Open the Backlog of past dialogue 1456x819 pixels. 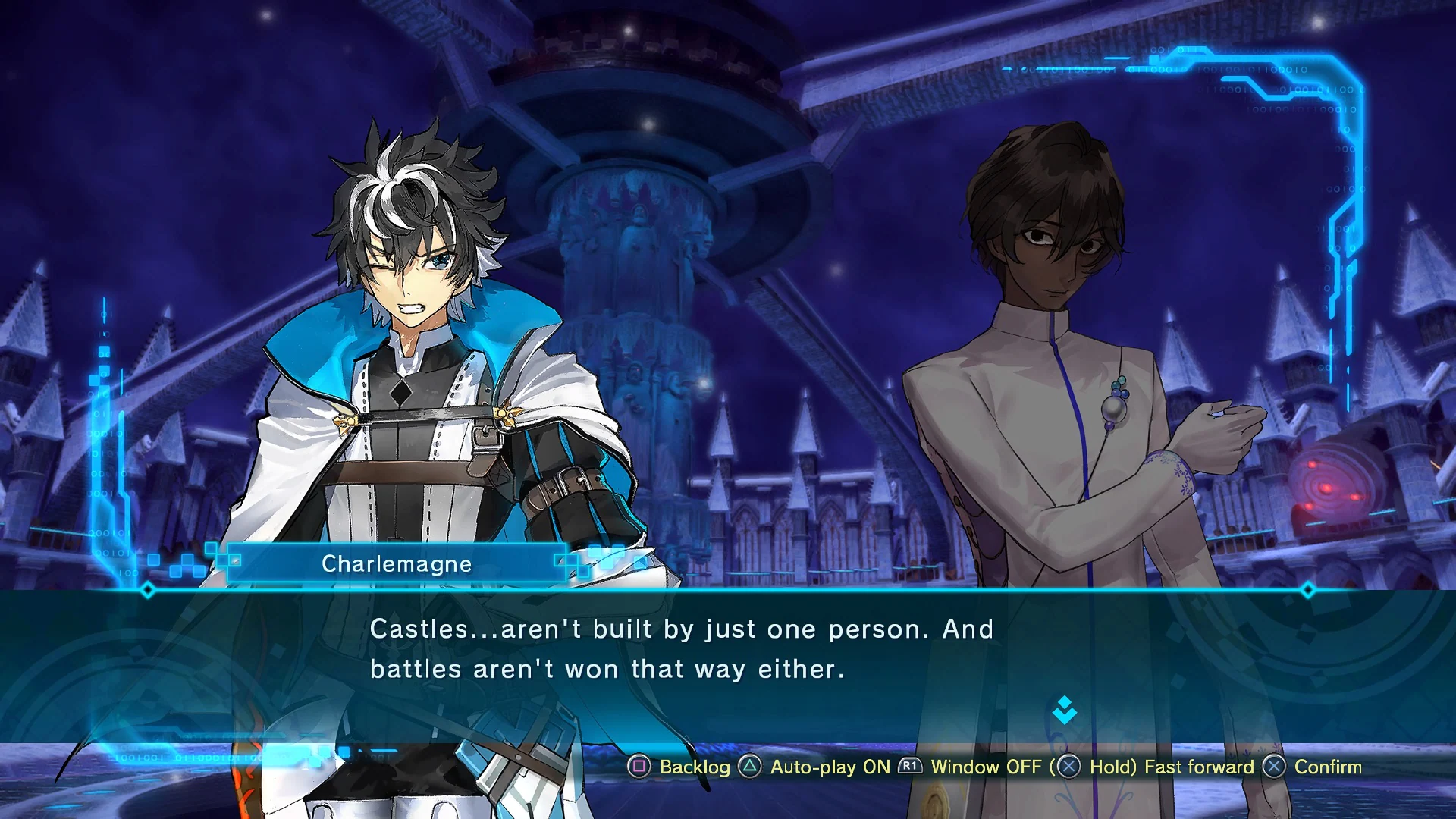(x=680, y=767)
